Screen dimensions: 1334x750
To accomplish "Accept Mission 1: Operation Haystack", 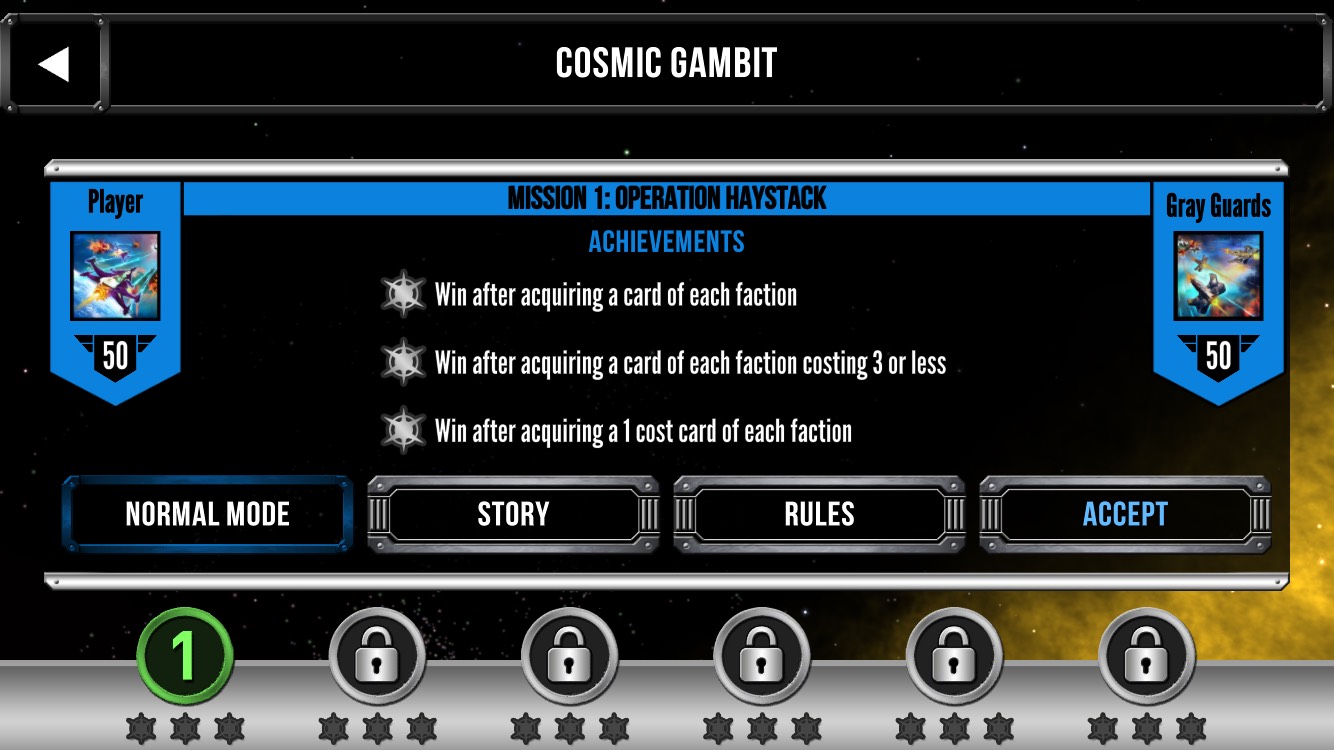I will [x=1124, y=514].
